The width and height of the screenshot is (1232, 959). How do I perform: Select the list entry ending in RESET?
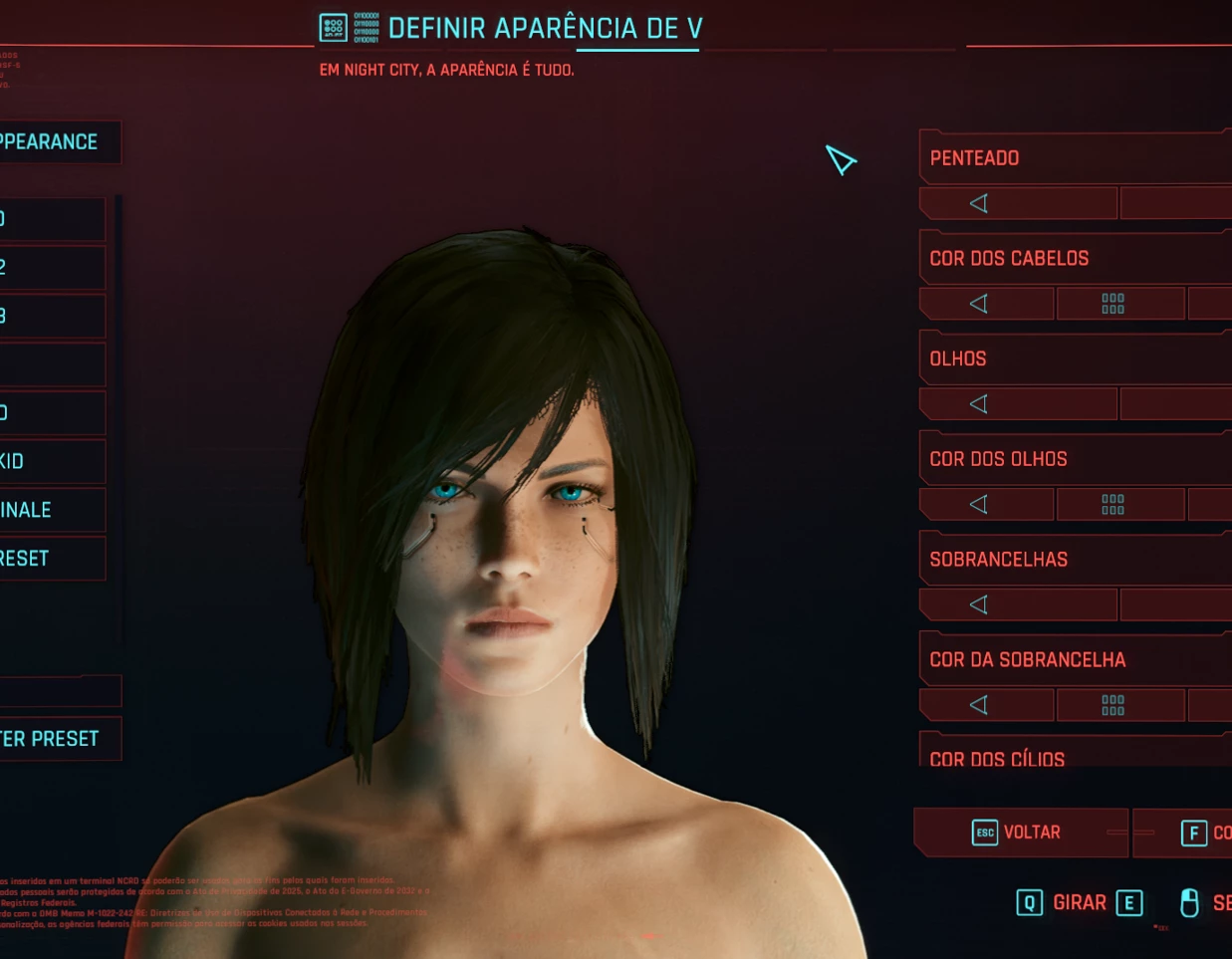coord(50,559)
